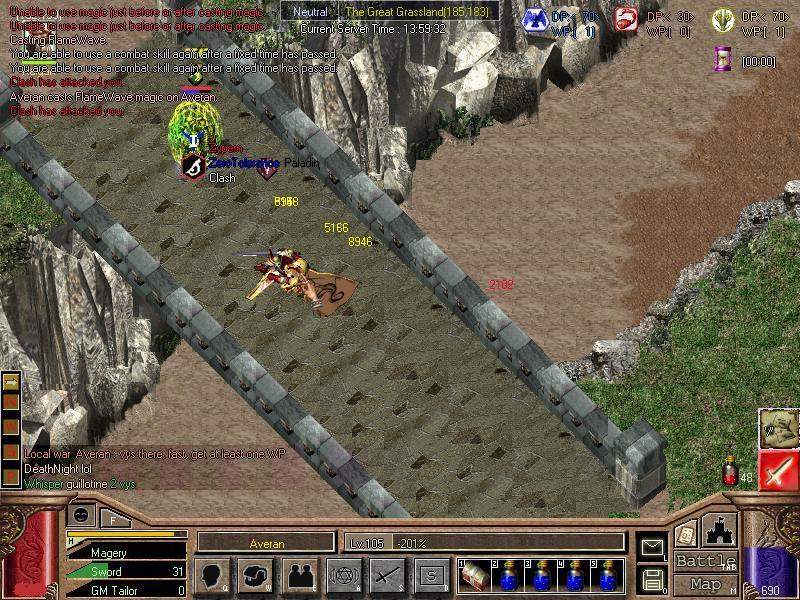
Task: Open the two-person party button
Action: pos(299,575)
